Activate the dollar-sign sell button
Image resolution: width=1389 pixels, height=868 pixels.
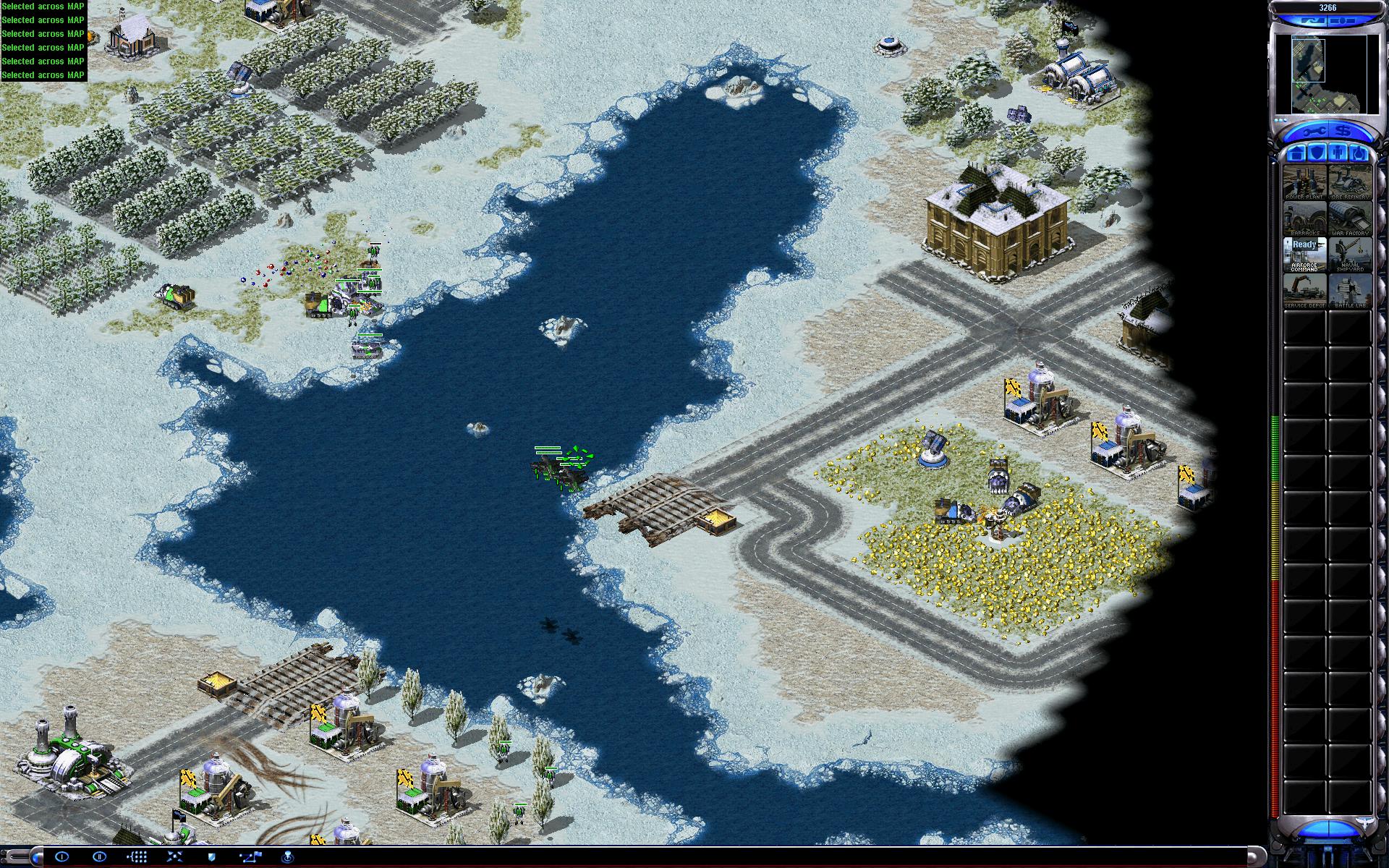[x=1343, y=132]
